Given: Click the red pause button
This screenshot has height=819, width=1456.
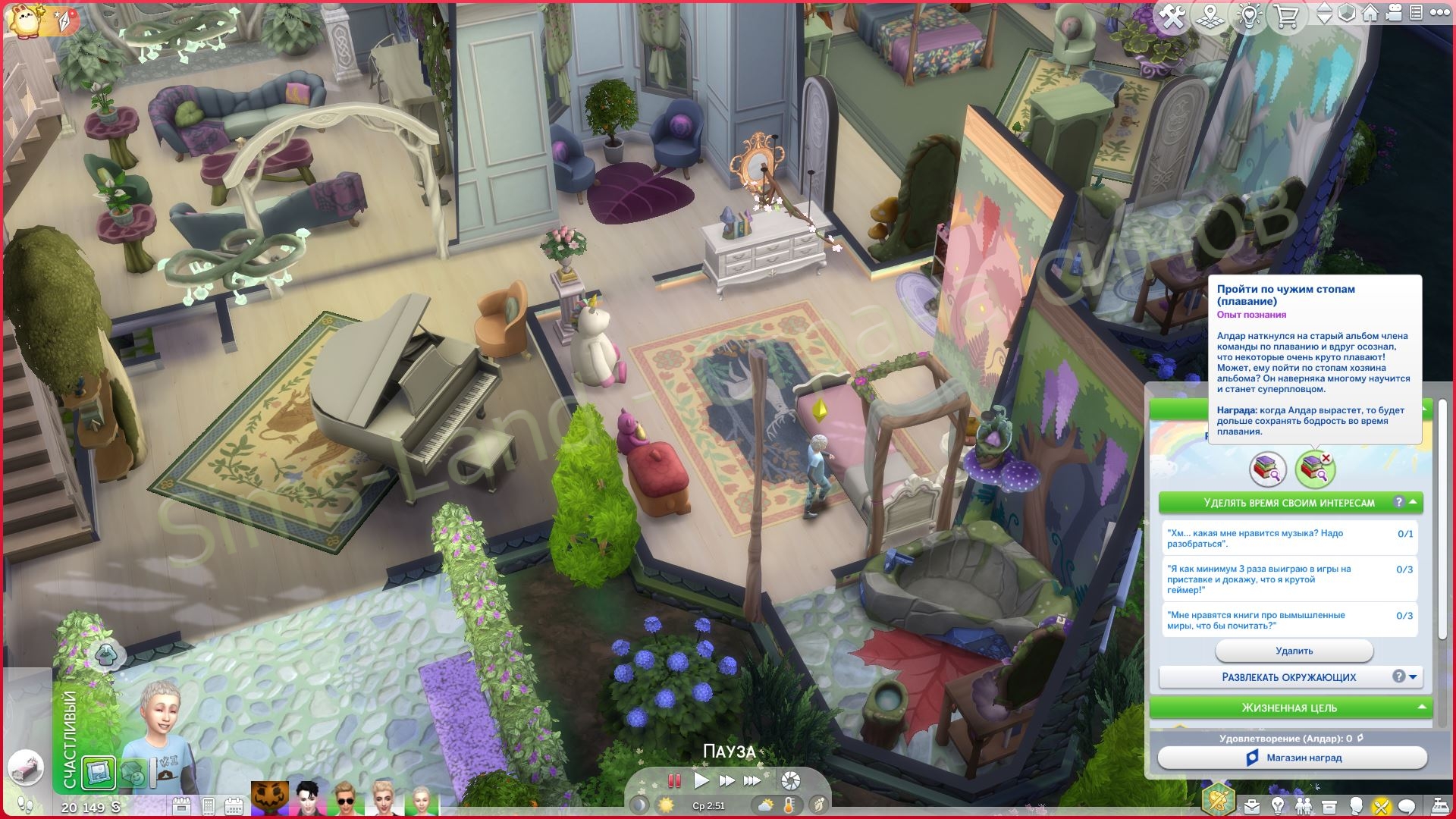Looking at the screenshot, I should [673, 780].
